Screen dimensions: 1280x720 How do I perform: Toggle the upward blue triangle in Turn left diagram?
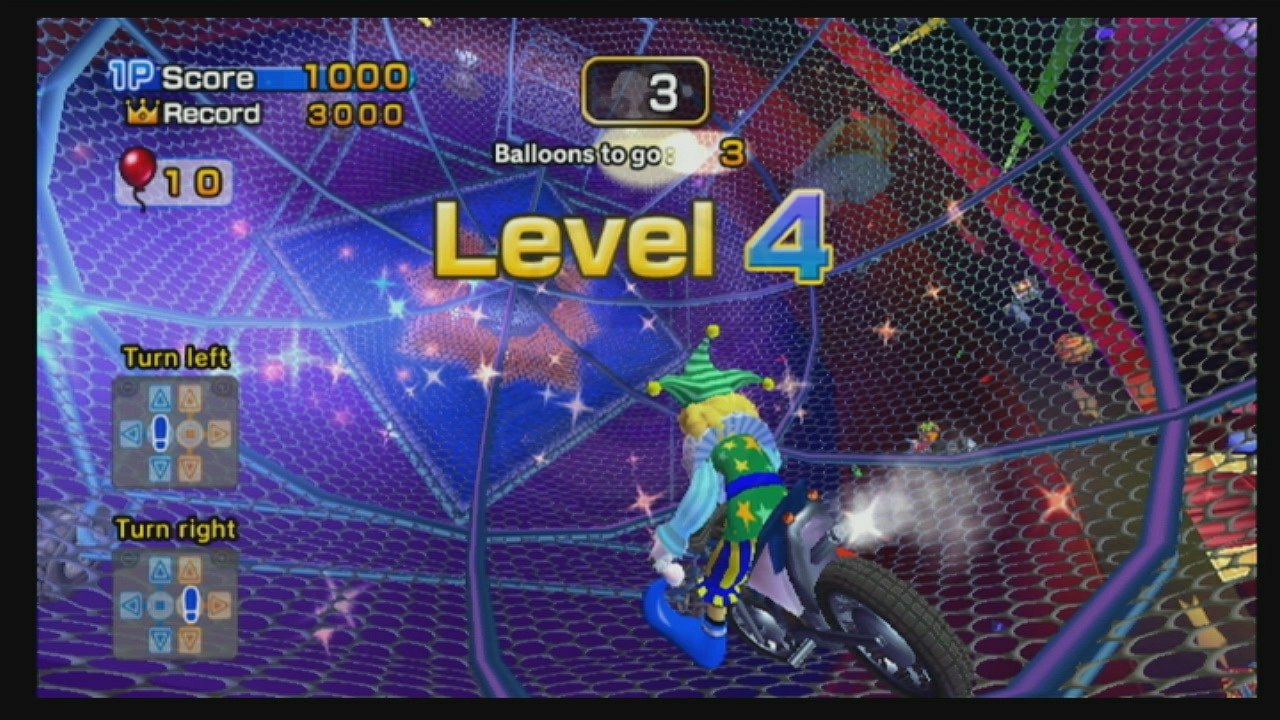tap(162, 396)
